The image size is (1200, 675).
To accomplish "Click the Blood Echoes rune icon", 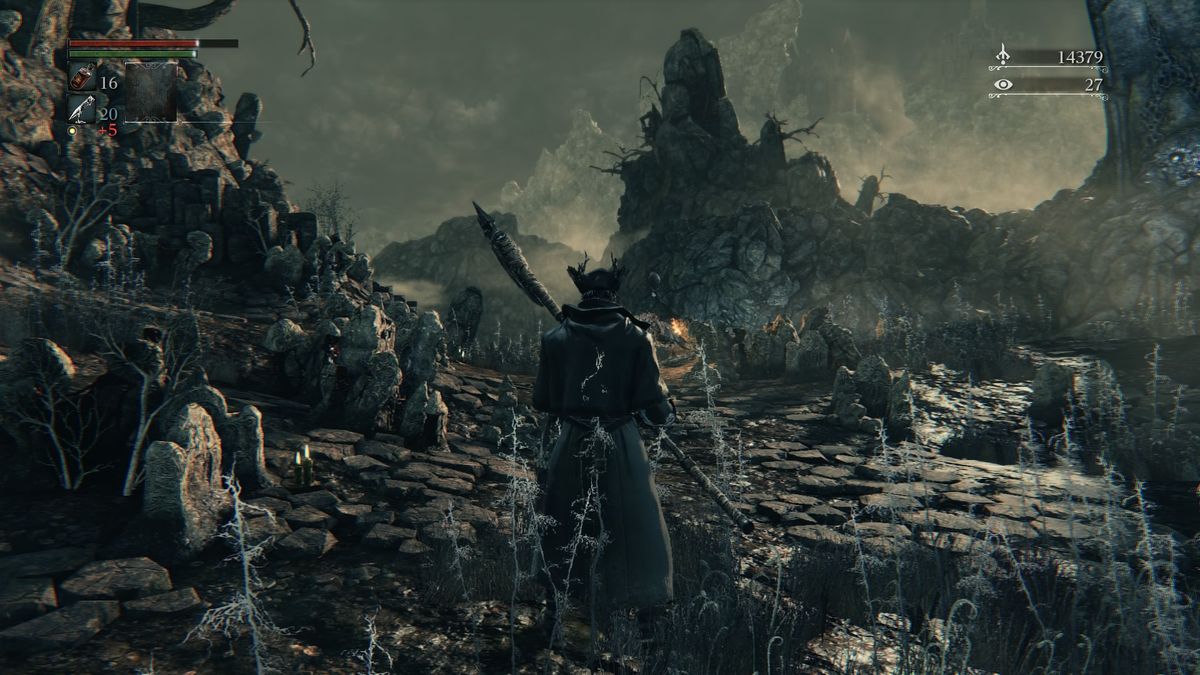I will coord(1003,57).
